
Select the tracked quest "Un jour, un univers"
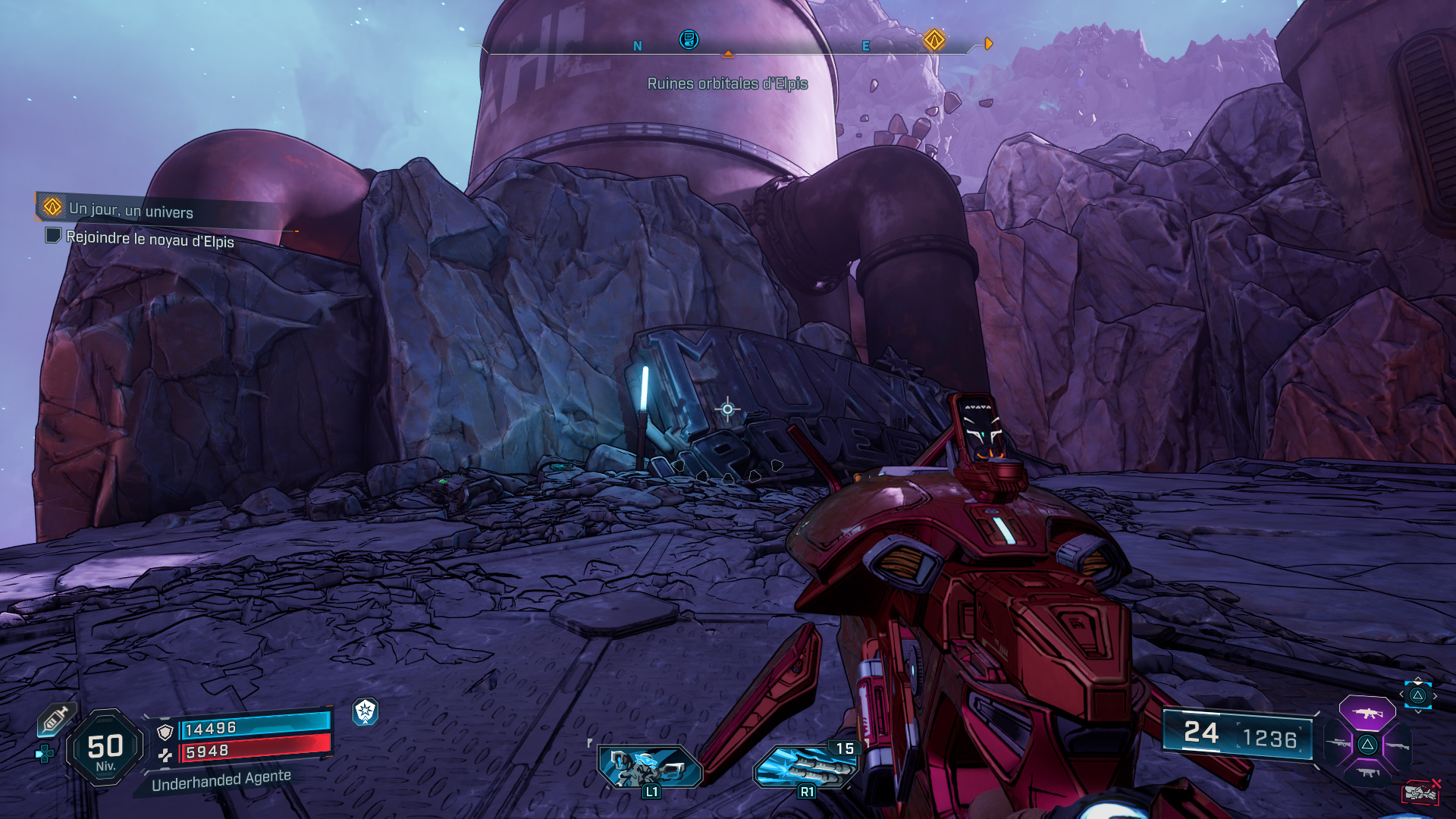click(x=130, y=210)
